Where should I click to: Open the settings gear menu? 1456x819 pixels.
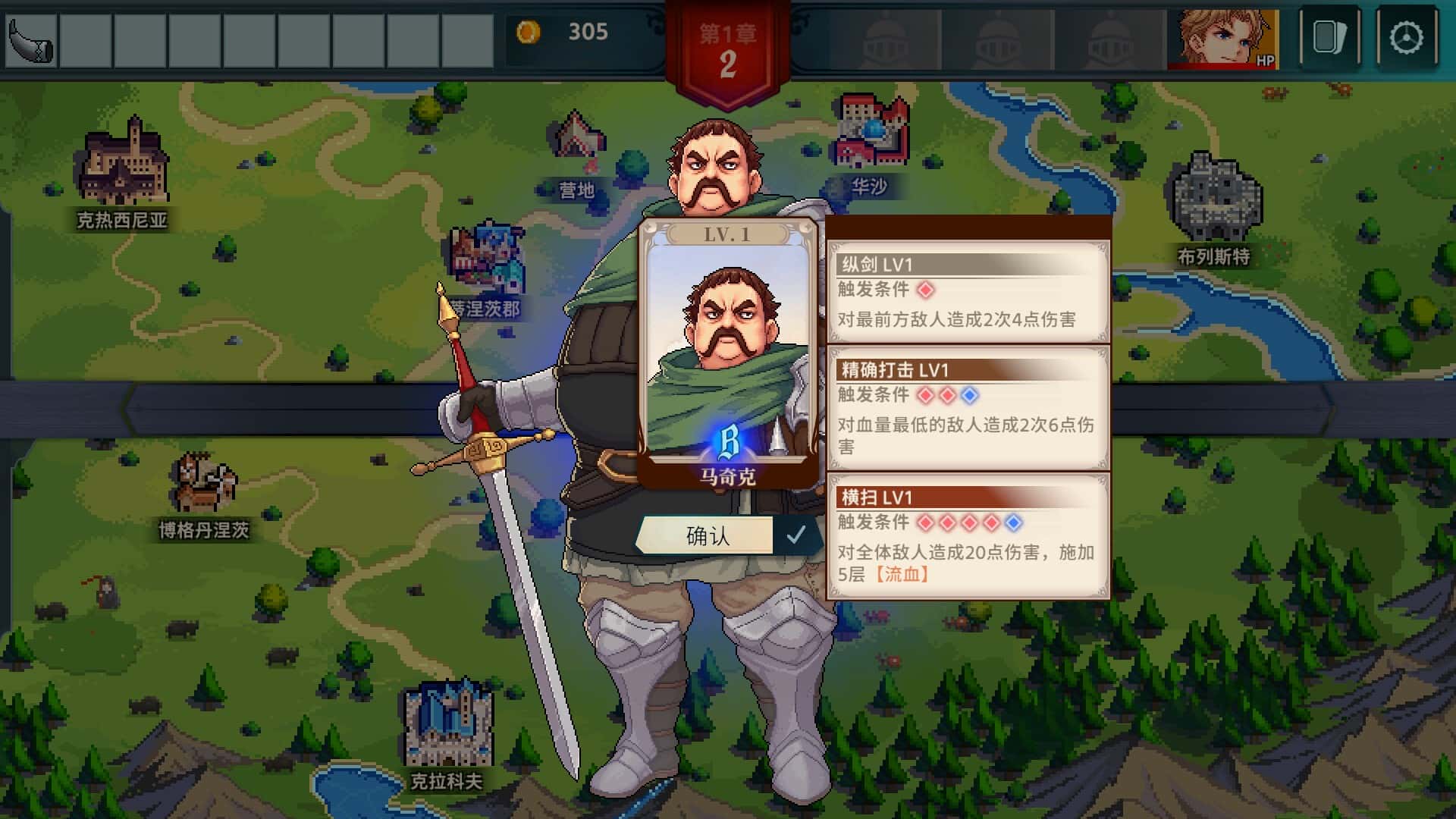(1406, 38)
